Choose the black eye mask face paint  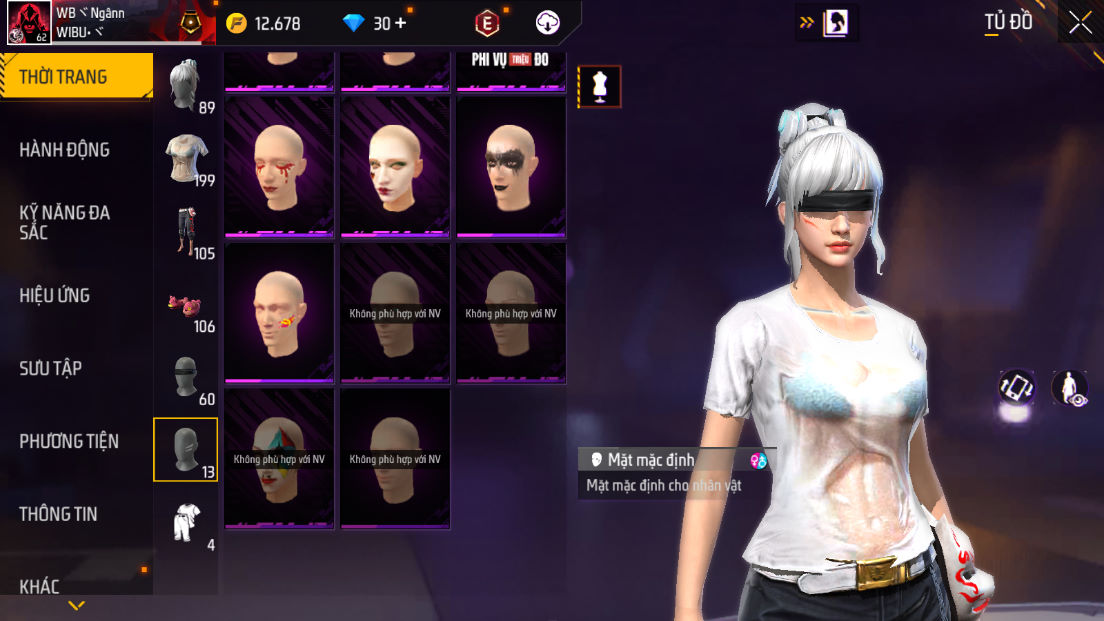[x=511, y=166]
